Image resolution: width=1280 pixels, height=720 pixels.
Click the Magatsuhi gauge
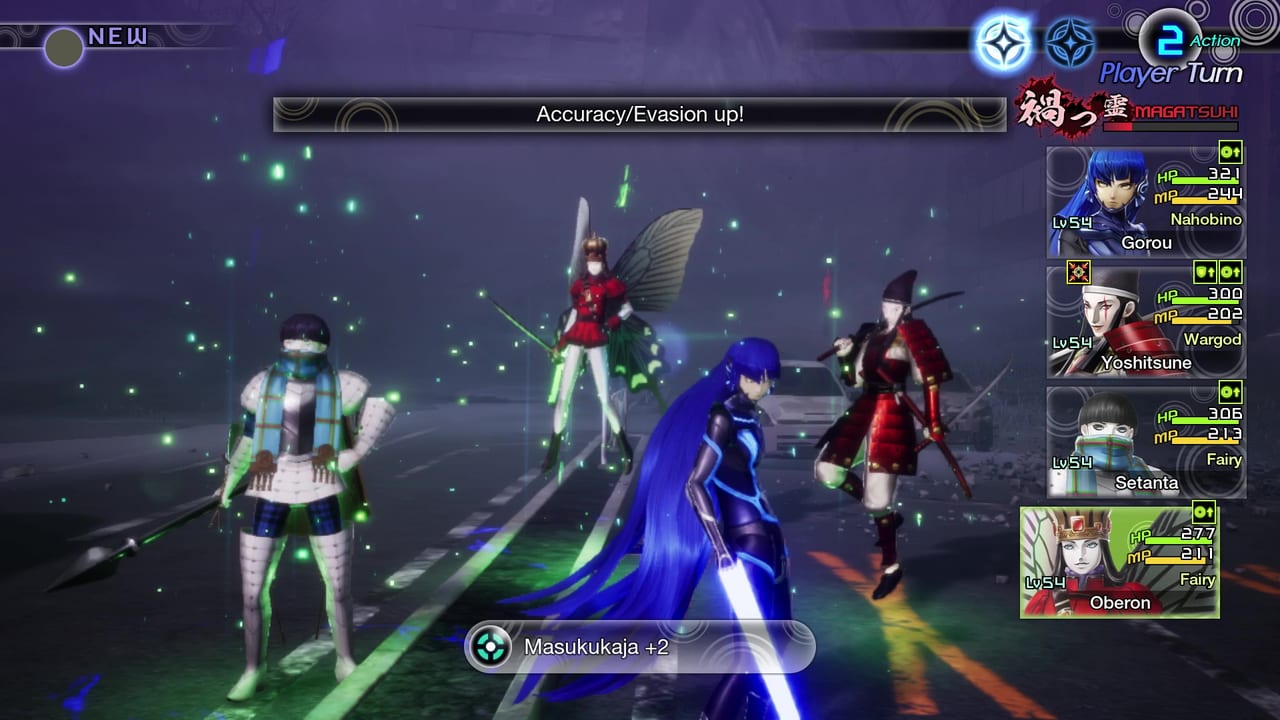1171,126
